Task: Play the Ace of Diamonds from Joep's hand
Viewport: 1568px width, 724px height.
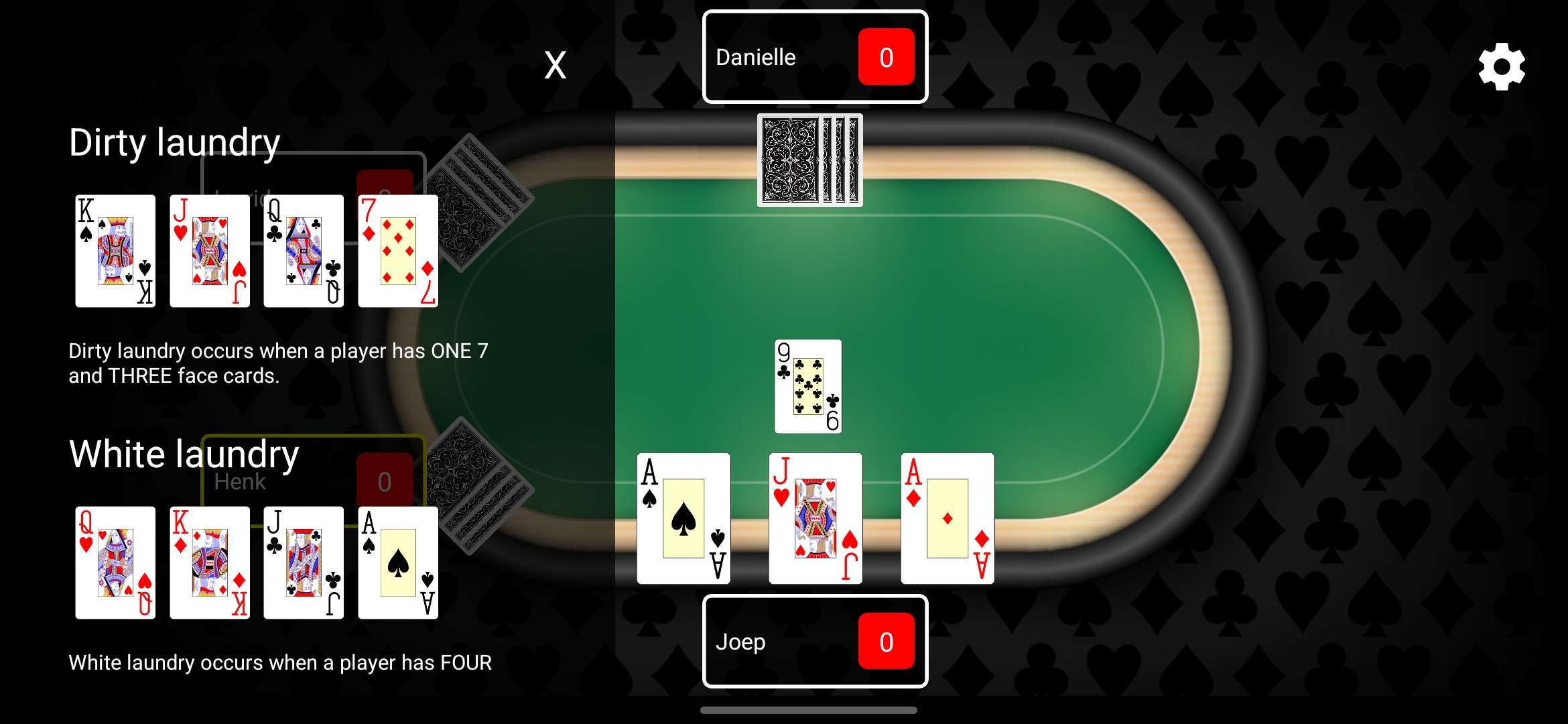Action: point(947,518)
